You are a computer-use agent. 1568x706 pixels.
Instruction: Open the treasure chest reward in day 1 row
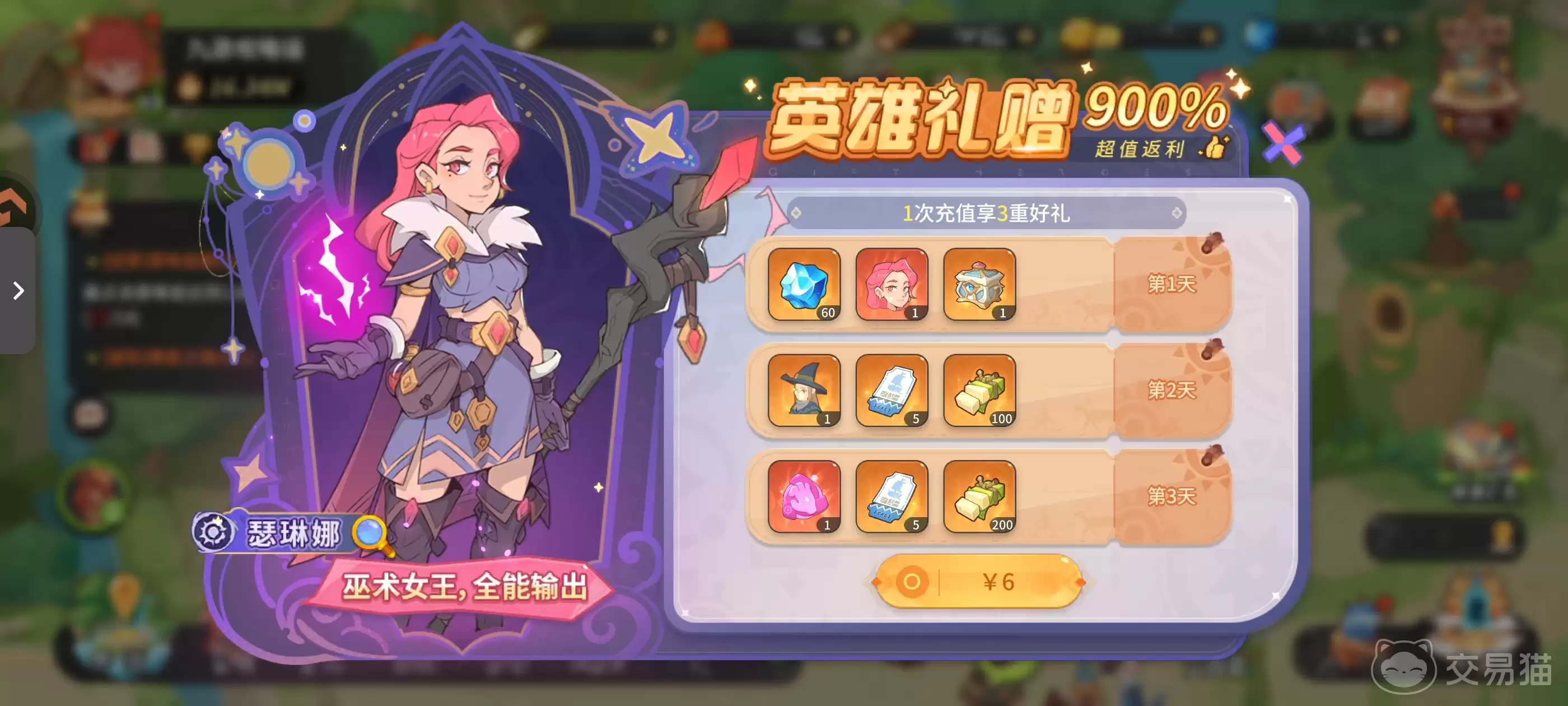tap(980, 287)
